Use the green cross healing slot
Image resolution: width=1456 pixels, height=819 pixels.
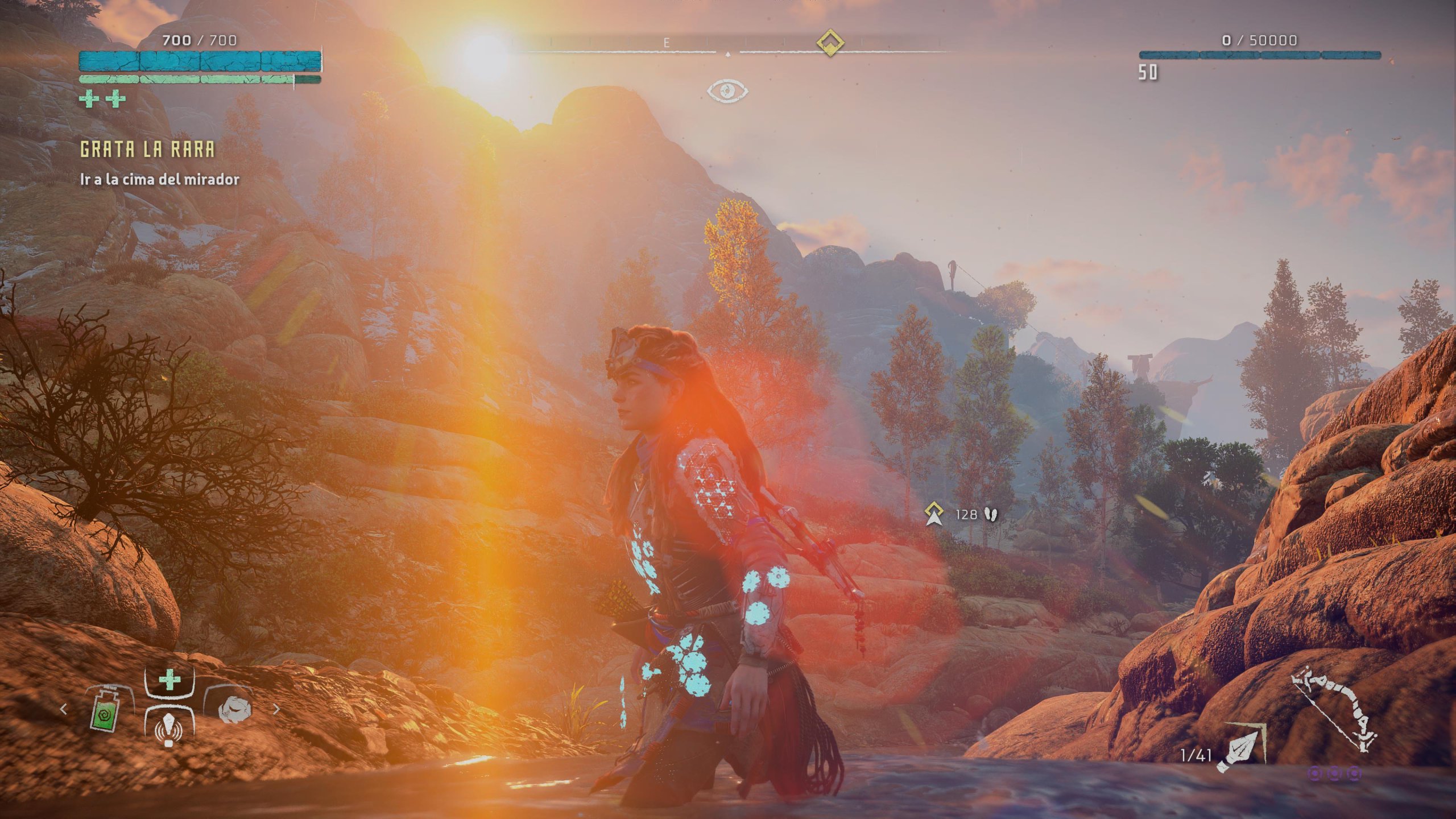coord(169,680)
